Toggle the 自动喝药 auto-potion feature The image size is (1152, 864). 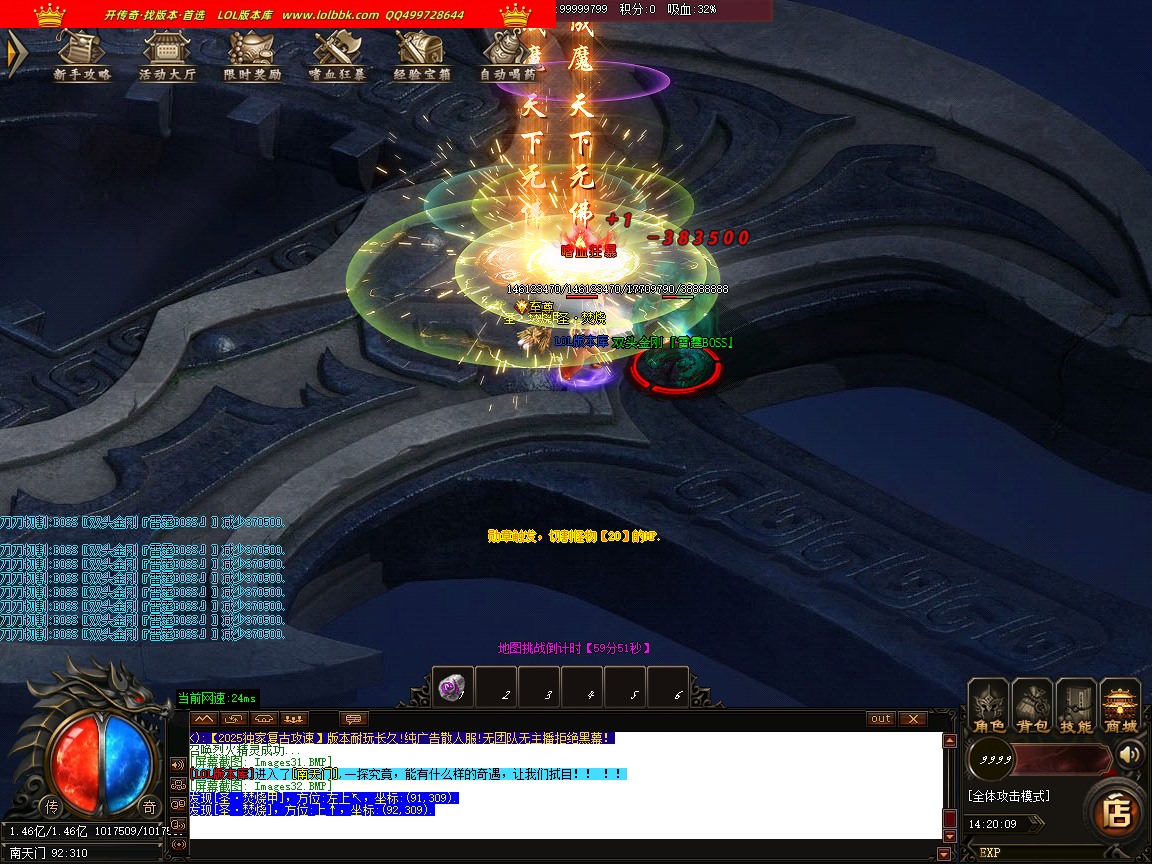tap(507, 55)
